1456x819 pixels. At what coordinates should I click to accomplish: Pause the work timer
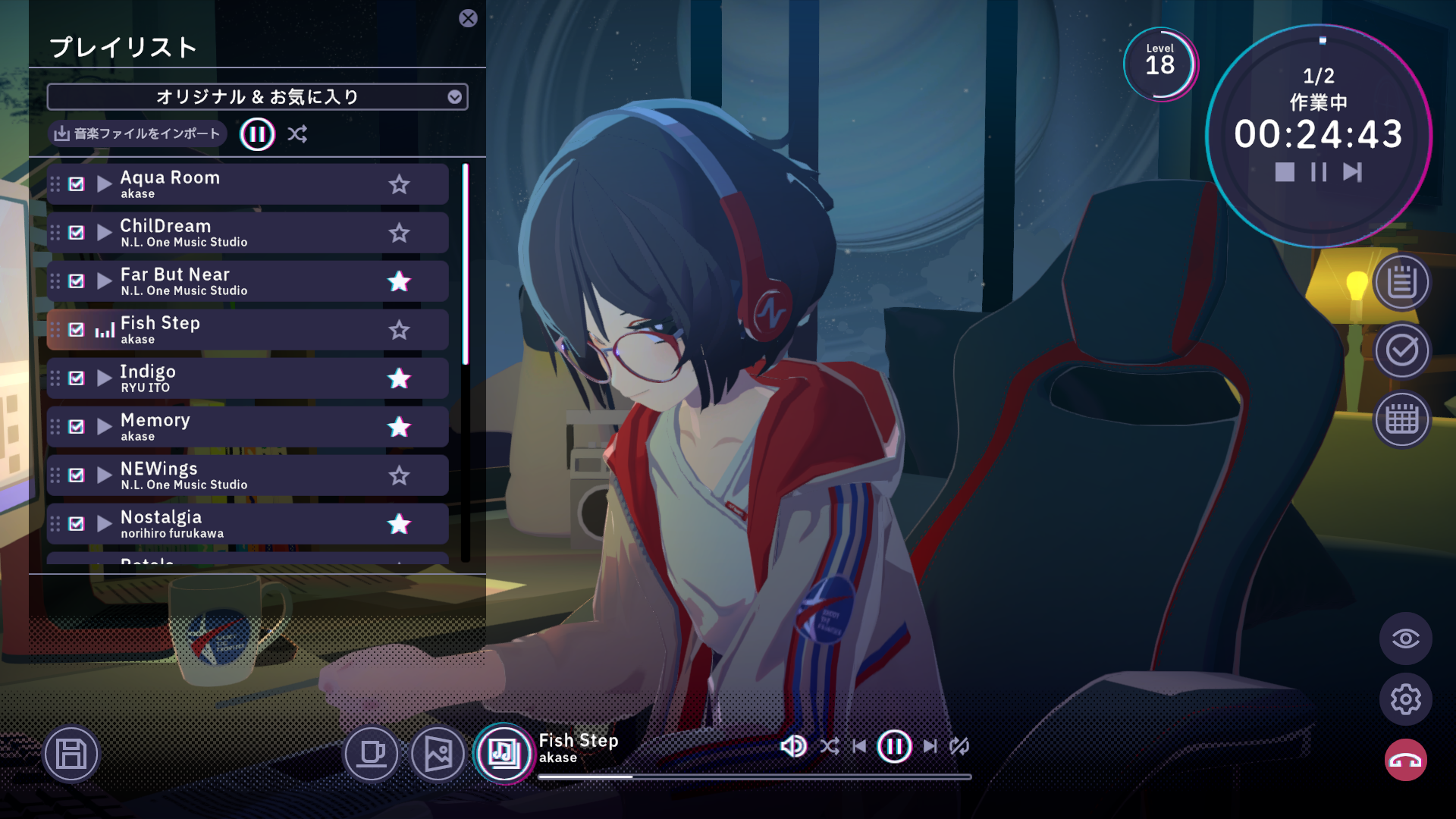coord(1319,172)
